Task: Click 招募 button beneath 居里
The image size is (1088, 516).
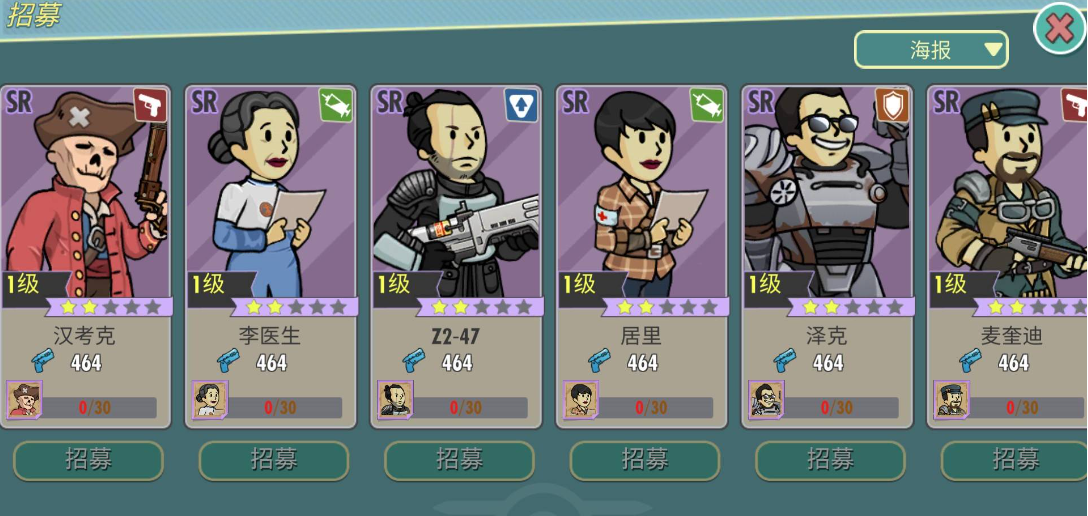Action: point(645,460)
